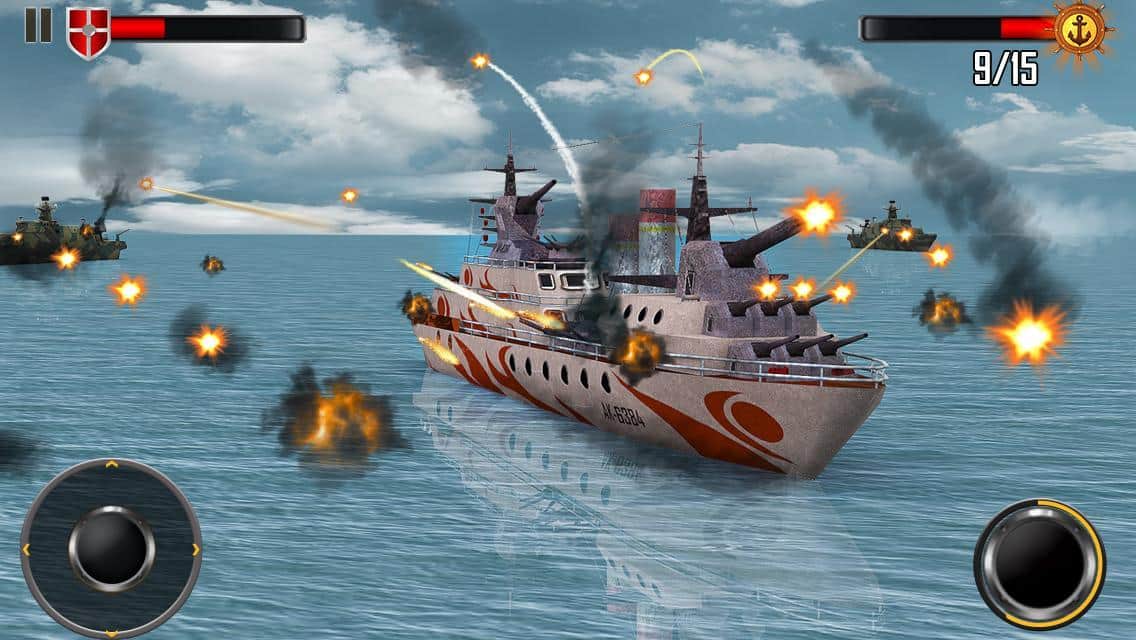Tap the joystick's right arrow
Screen dimensions: 1136x640
[x=195, y=549]
